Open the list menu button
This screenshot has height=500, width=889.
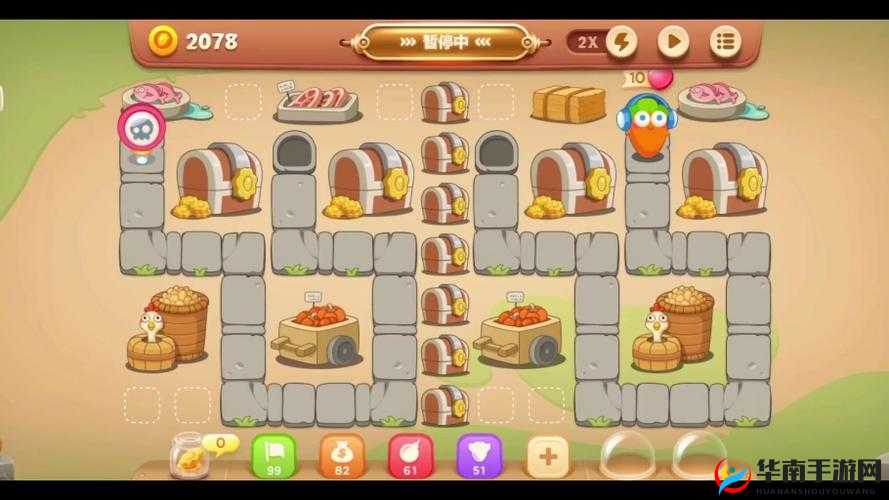(x=726, y=42)
